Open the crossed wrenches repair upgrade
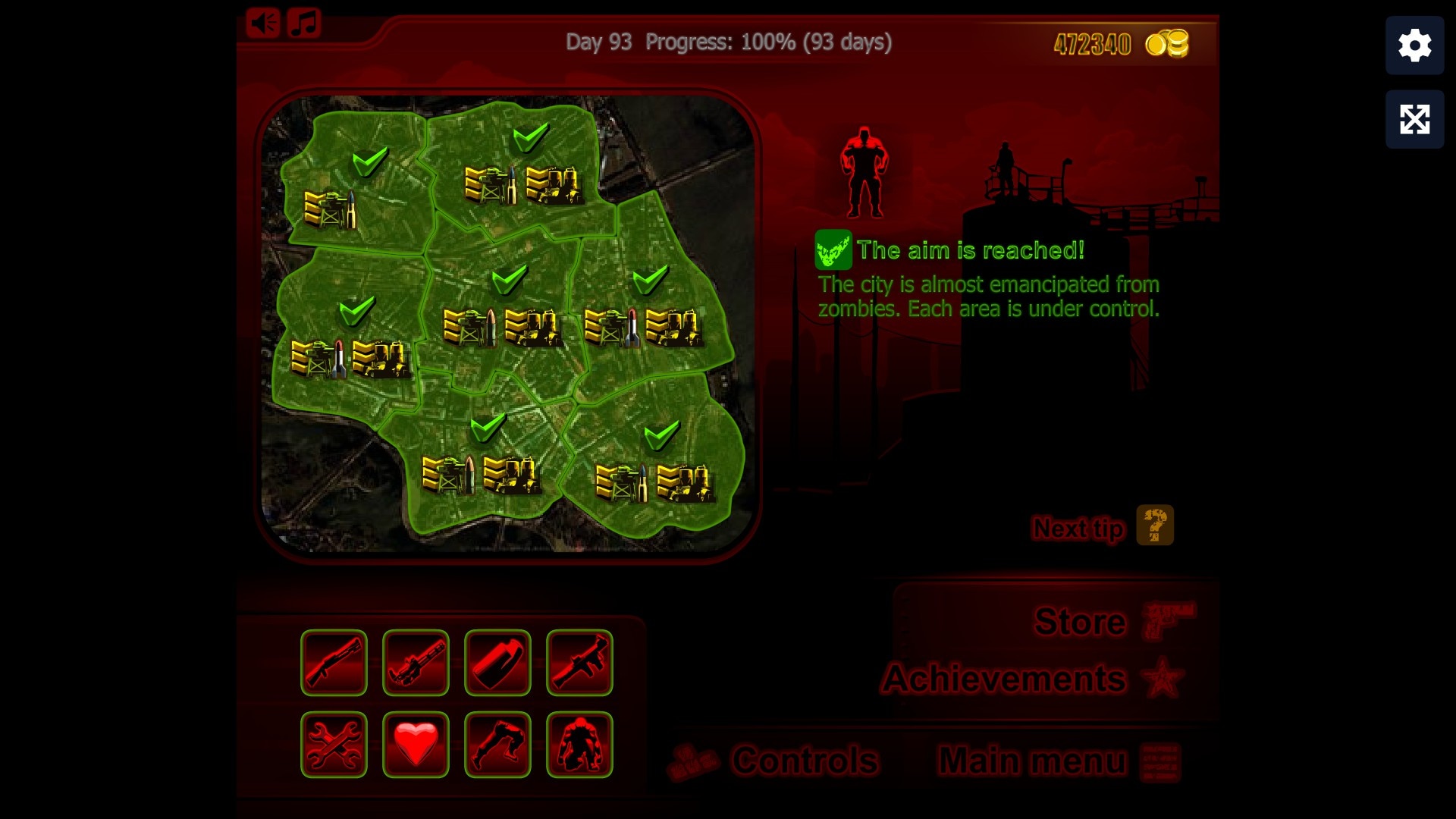 (x=334, y=745)
